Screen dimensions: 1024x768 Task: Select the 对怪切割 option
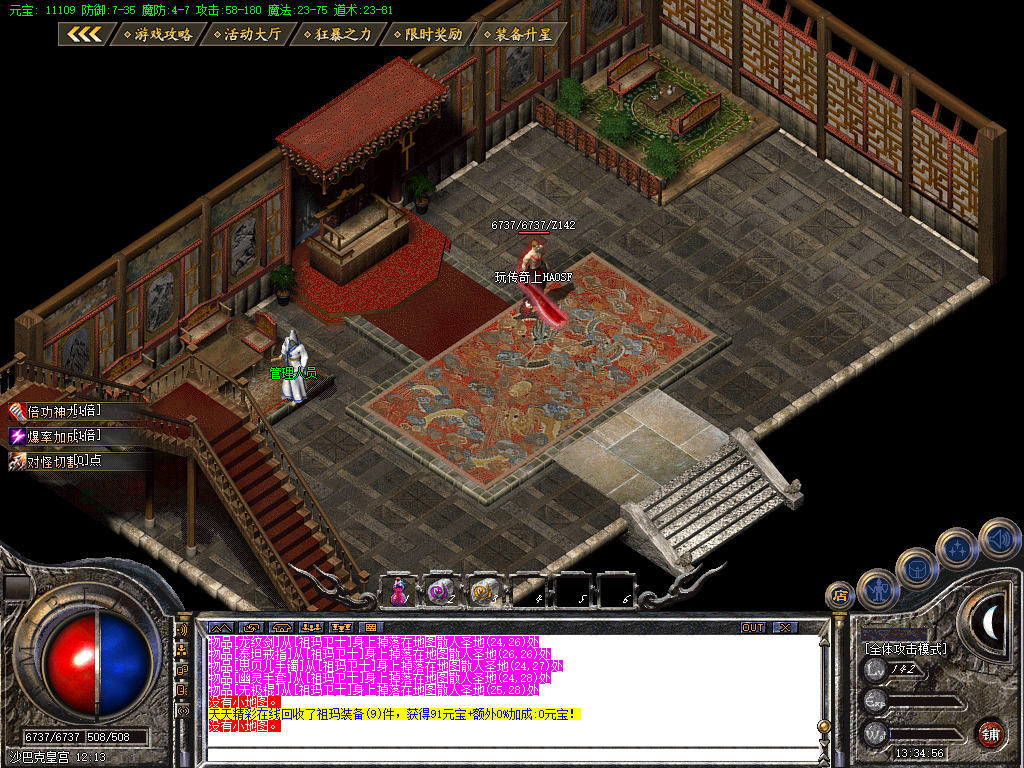click(56, 461)
